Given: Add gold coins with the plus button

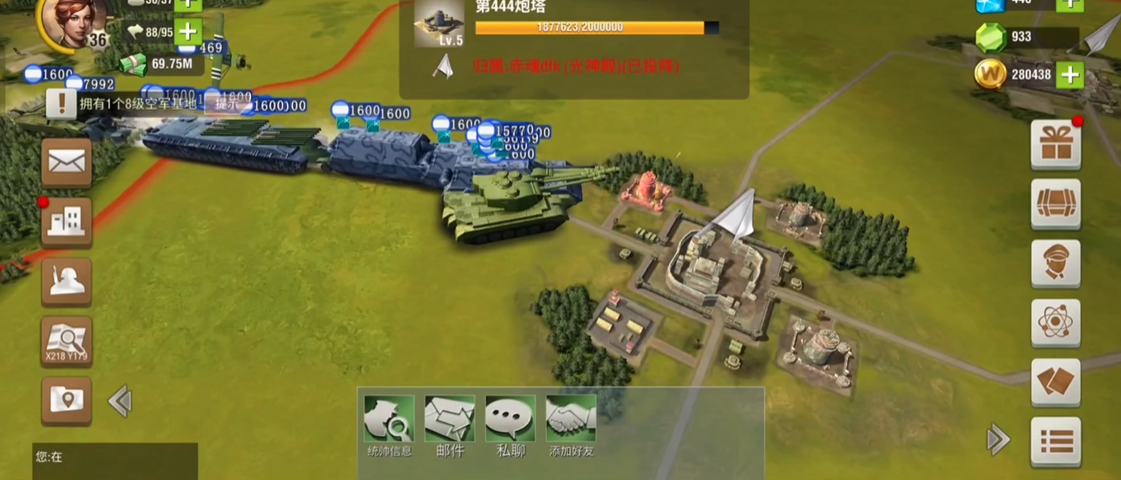Looking at the screenshot, I should coord(1069,74).
